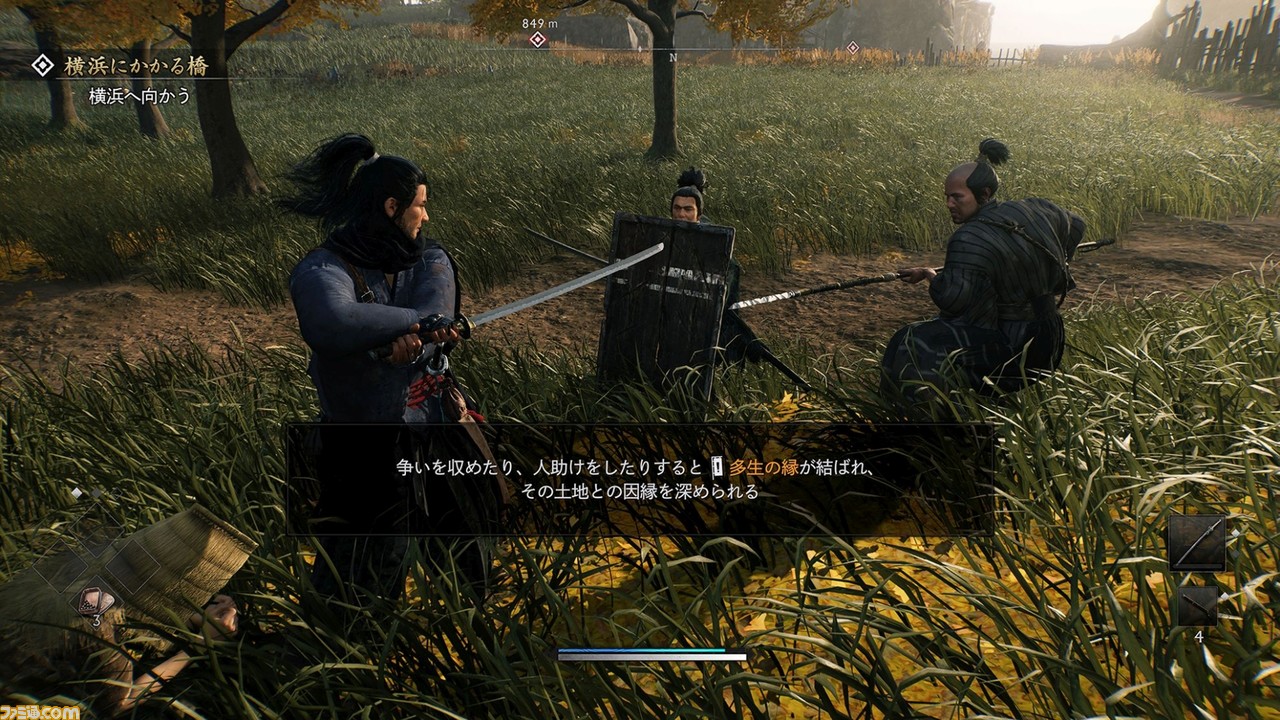Click the red marker on the compass right side
The height and width of the screenshot is (720, 1280).
pyautogui.click(x=855, y=46)
